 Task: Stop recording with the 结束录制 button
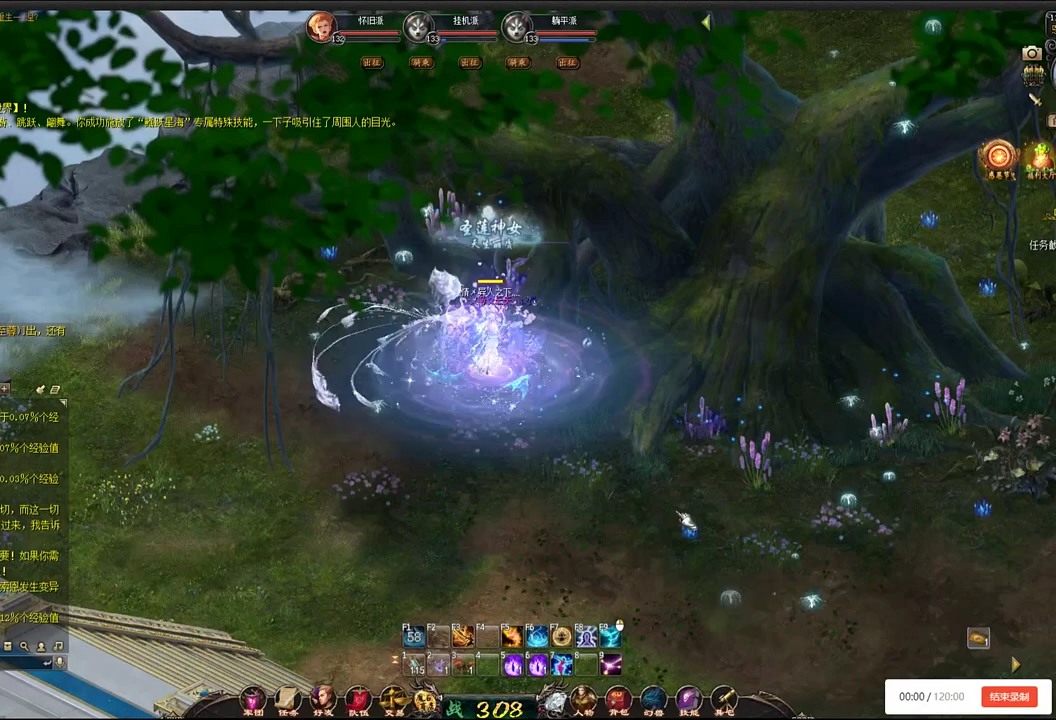click(x=1009, y=697)
